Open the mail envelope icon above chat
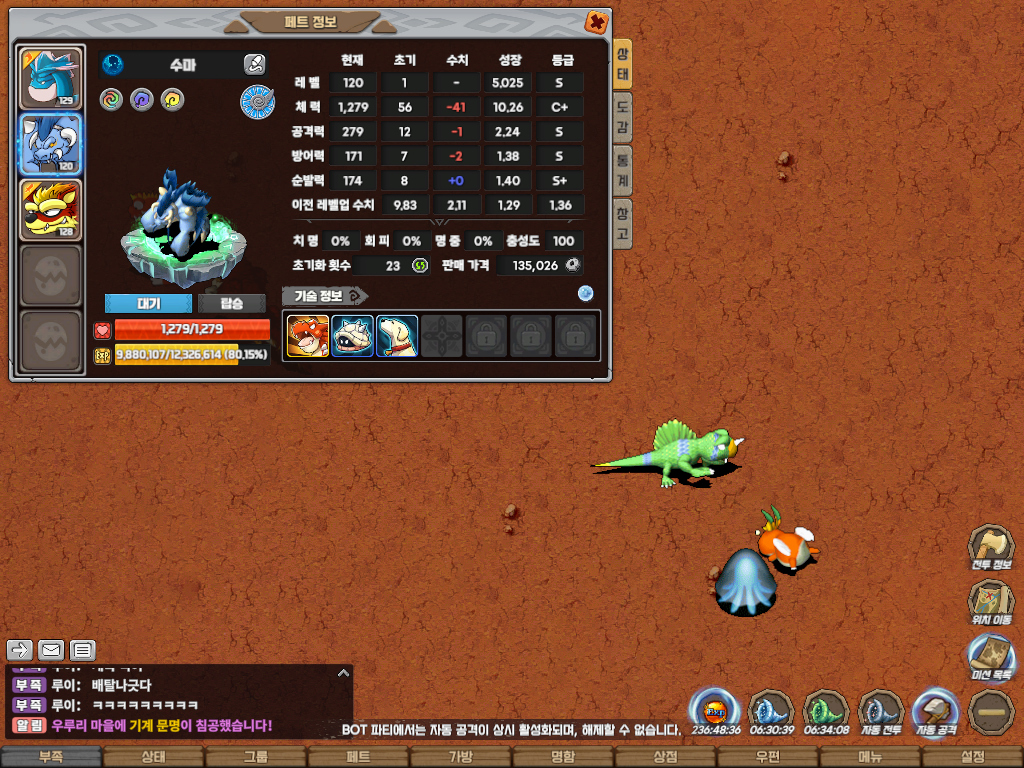Image resolution: width=1024 pixels, height=768 pixels. pyautogui.click(x=51, y=650)
